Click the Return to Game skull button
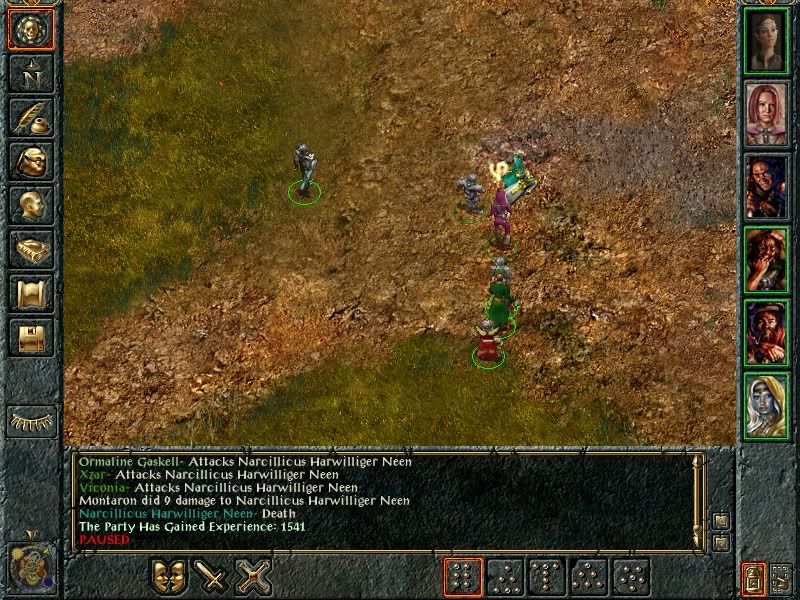Image resolution: width=800 pixels, height=600 pixels. pos(30,28)
